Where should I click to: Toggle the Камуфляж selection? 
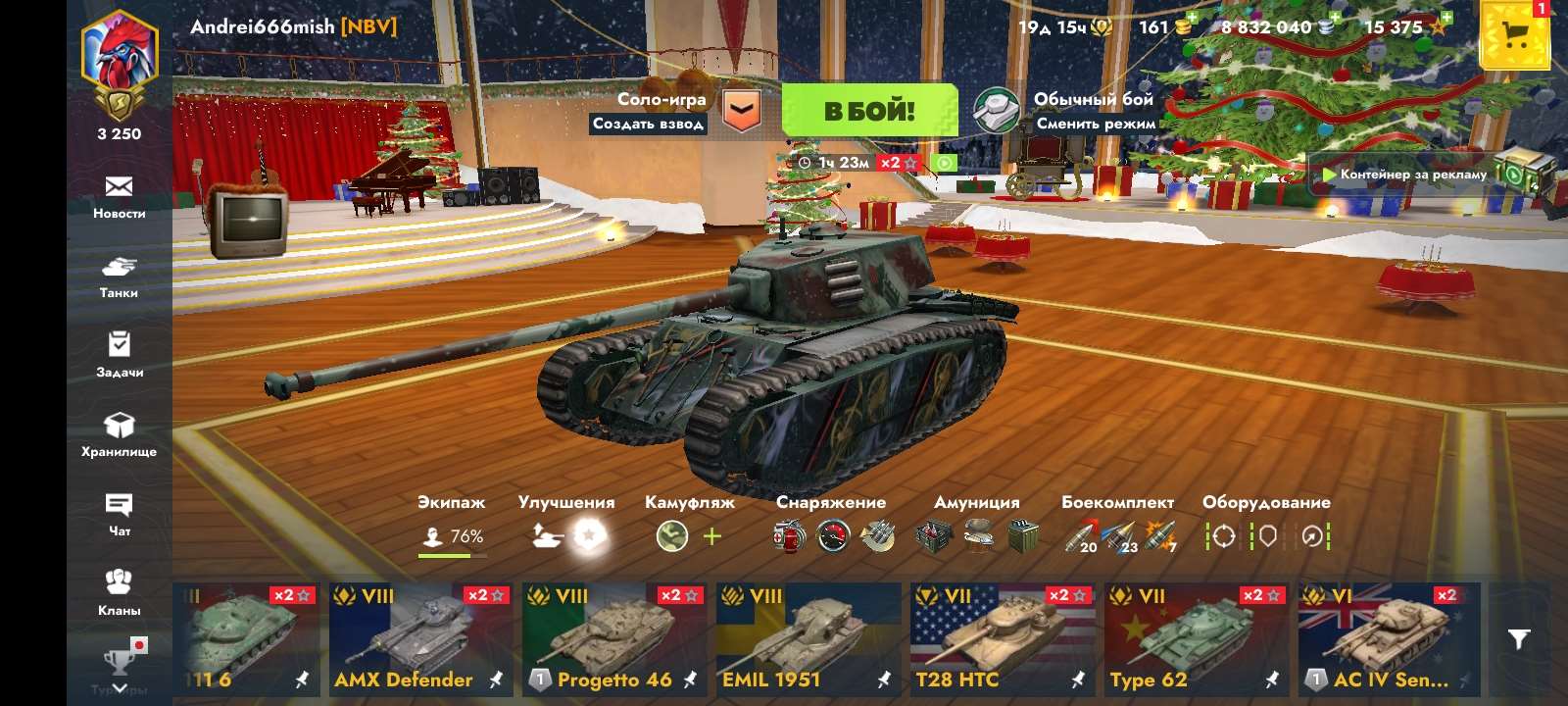click(670, 536)
